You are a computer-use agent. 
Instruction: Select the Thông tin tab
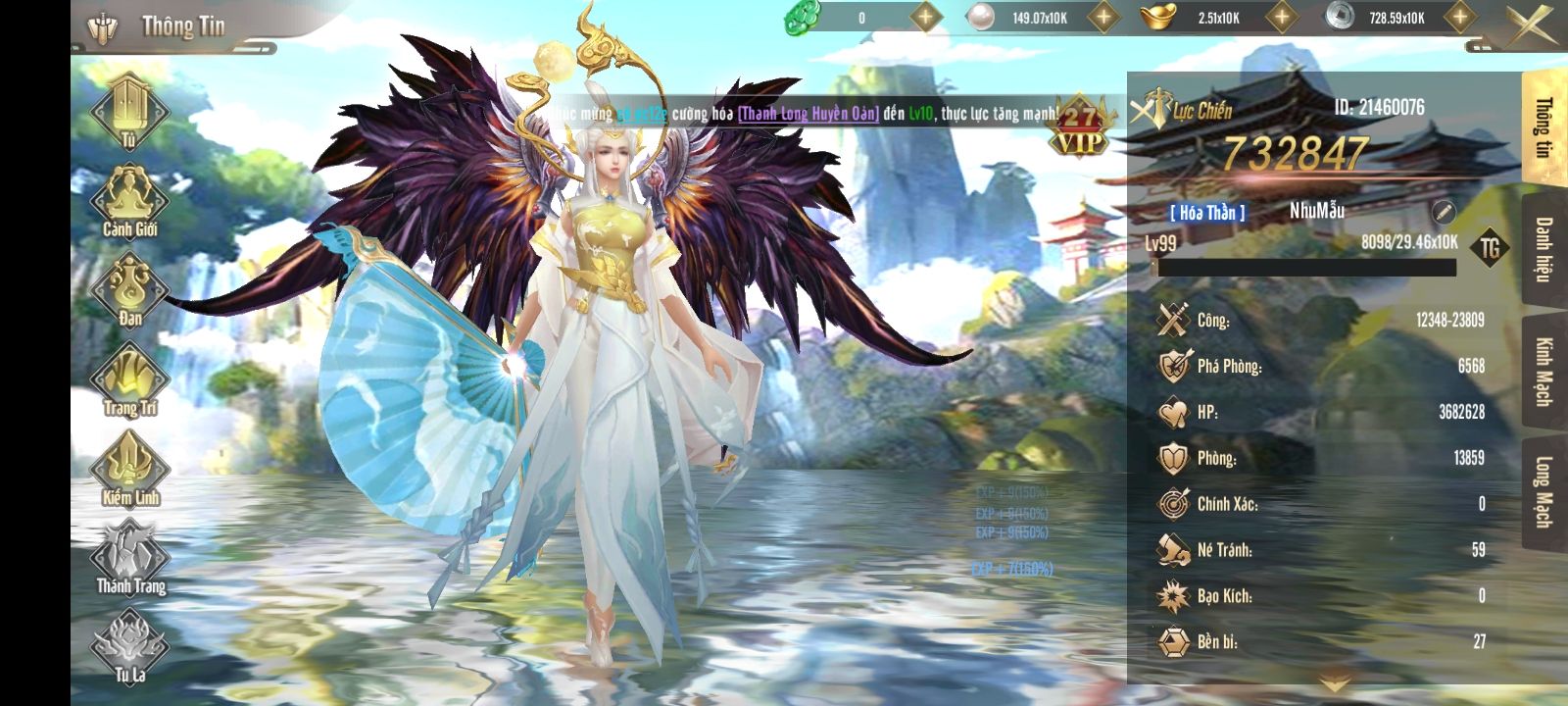pos(1543,127)
